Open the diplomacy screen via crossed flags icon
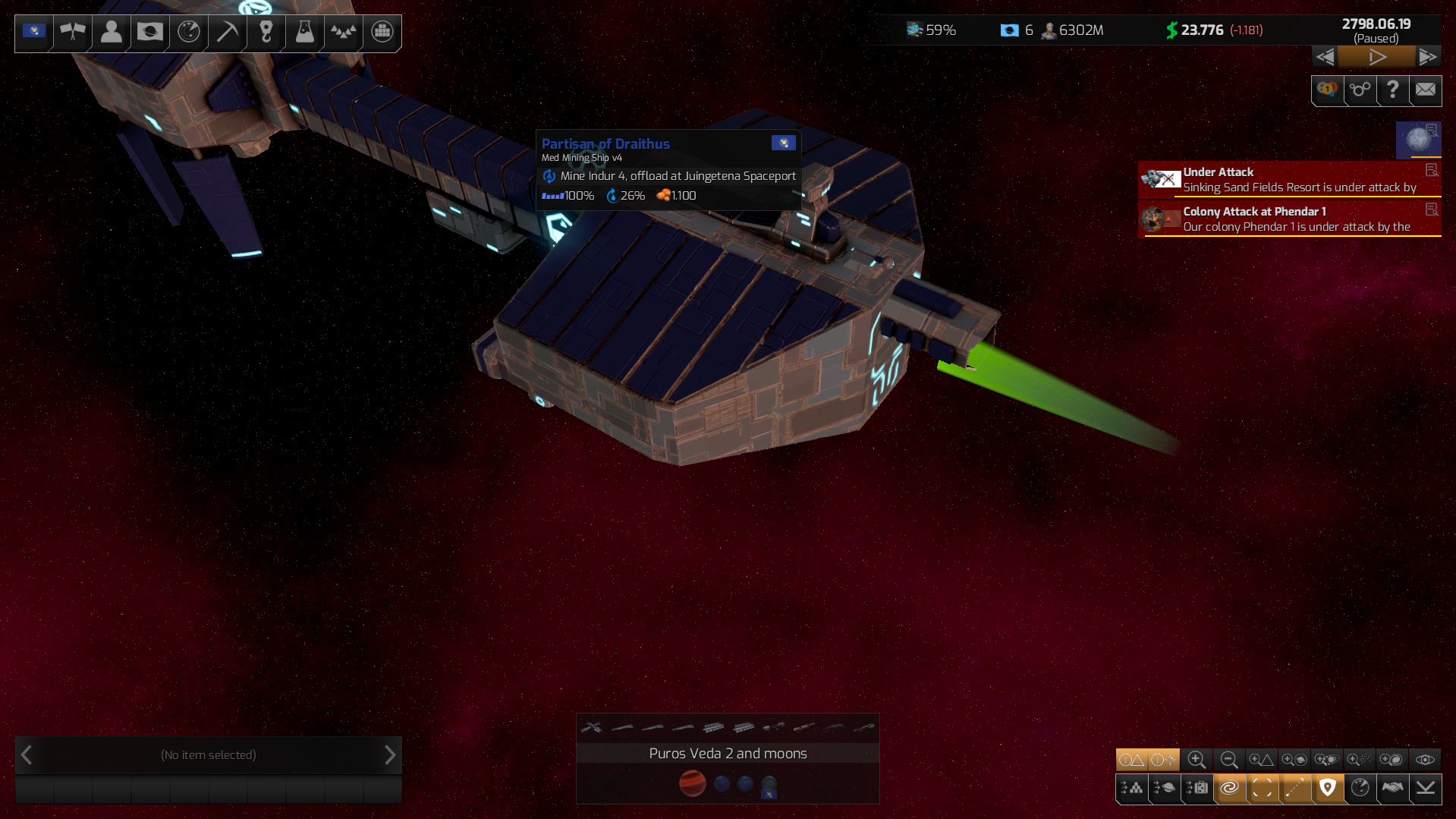This screenshot has width=1456, height=819. click(x=72, y=33)
